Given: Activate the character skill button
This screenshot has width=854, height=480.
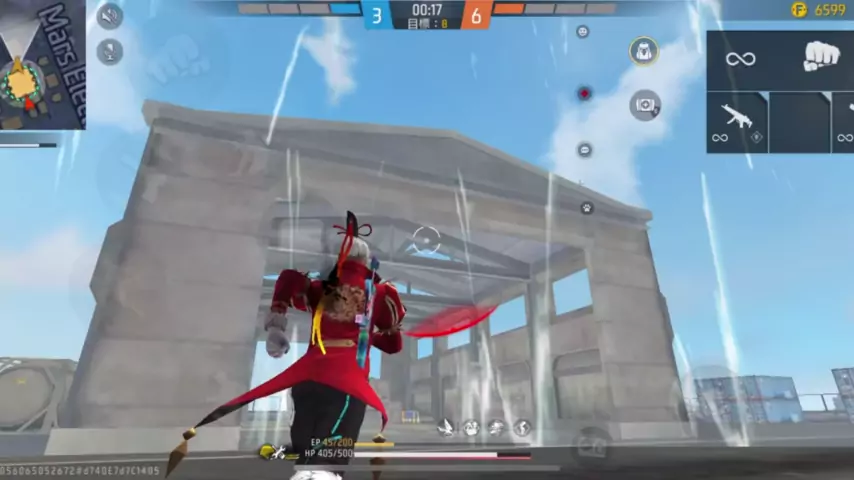Looking at the screenshot, I should pyautogui.click(x=644, y=51).
